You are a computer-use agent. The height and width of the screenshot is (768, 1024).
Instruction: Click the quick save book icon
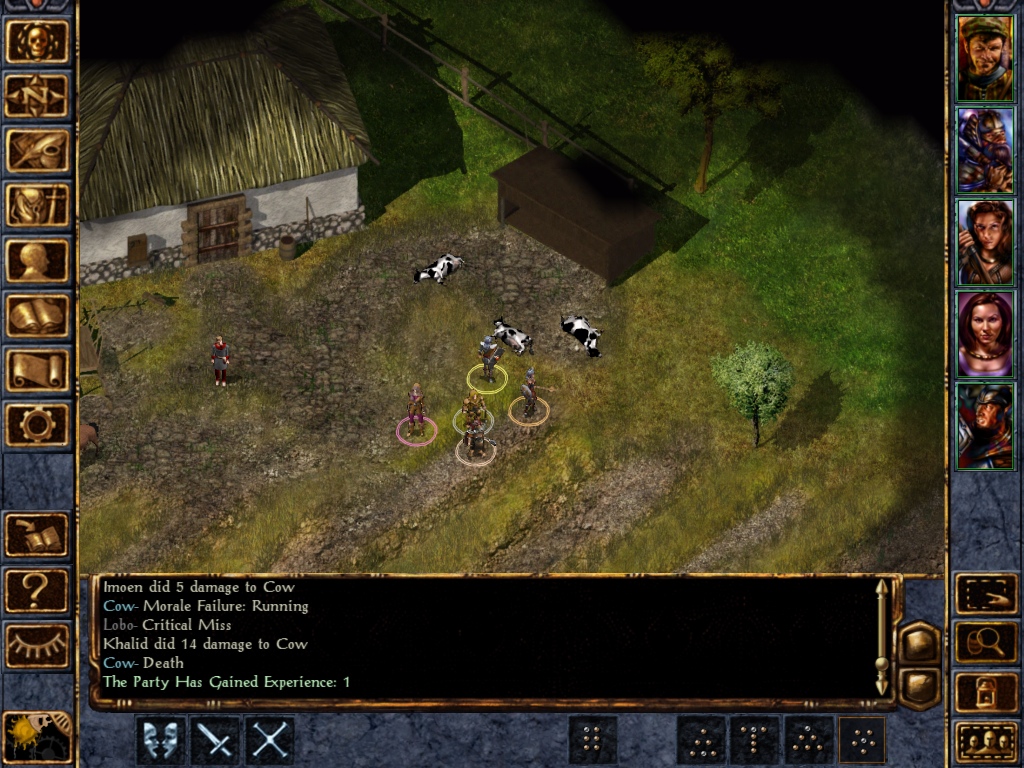tap(38, 535)
